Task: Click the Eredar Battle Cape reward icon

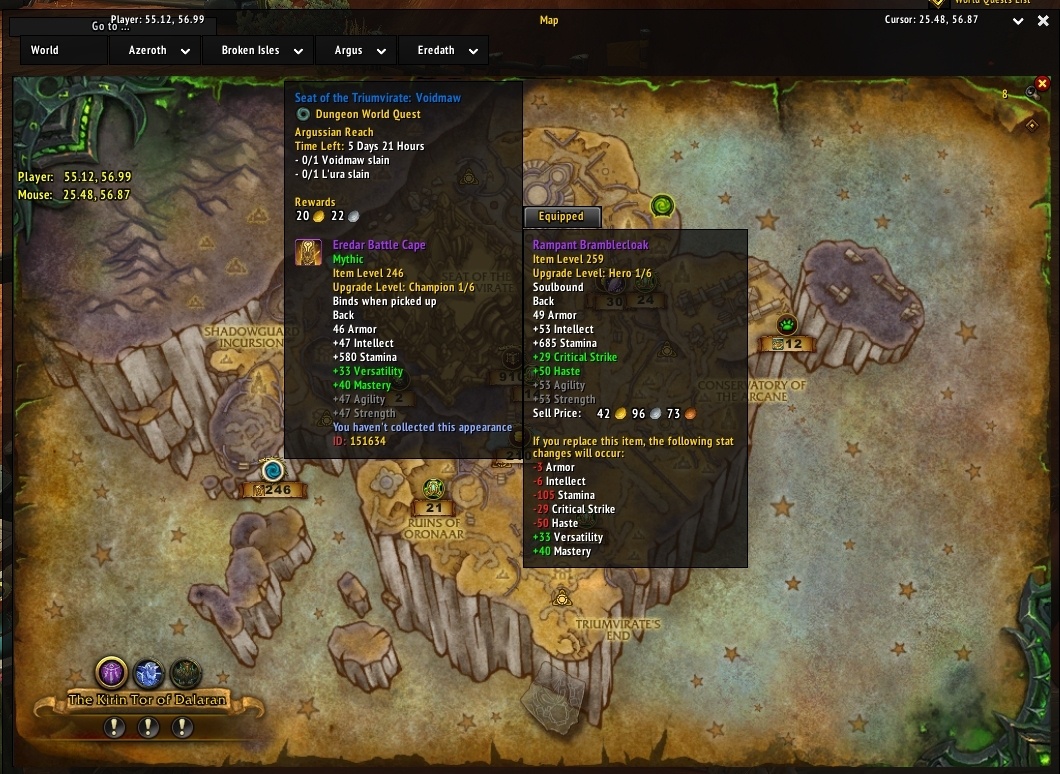Action: click(x=308, y=252)
